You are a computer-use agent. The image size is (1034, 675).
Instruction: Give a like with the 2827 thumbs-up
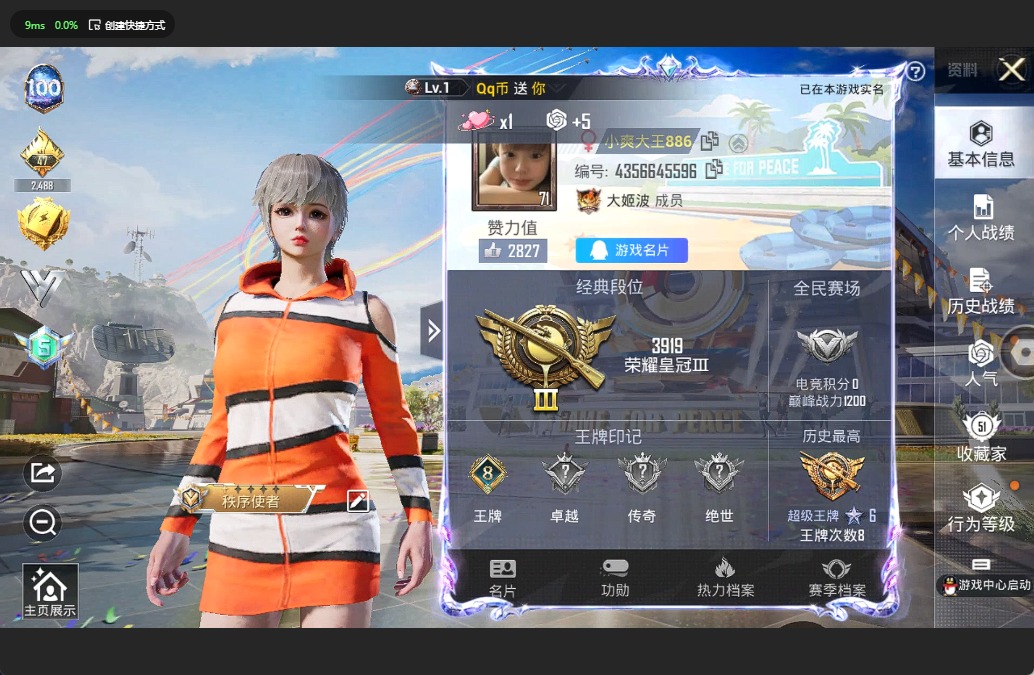(x=513, y=250)
